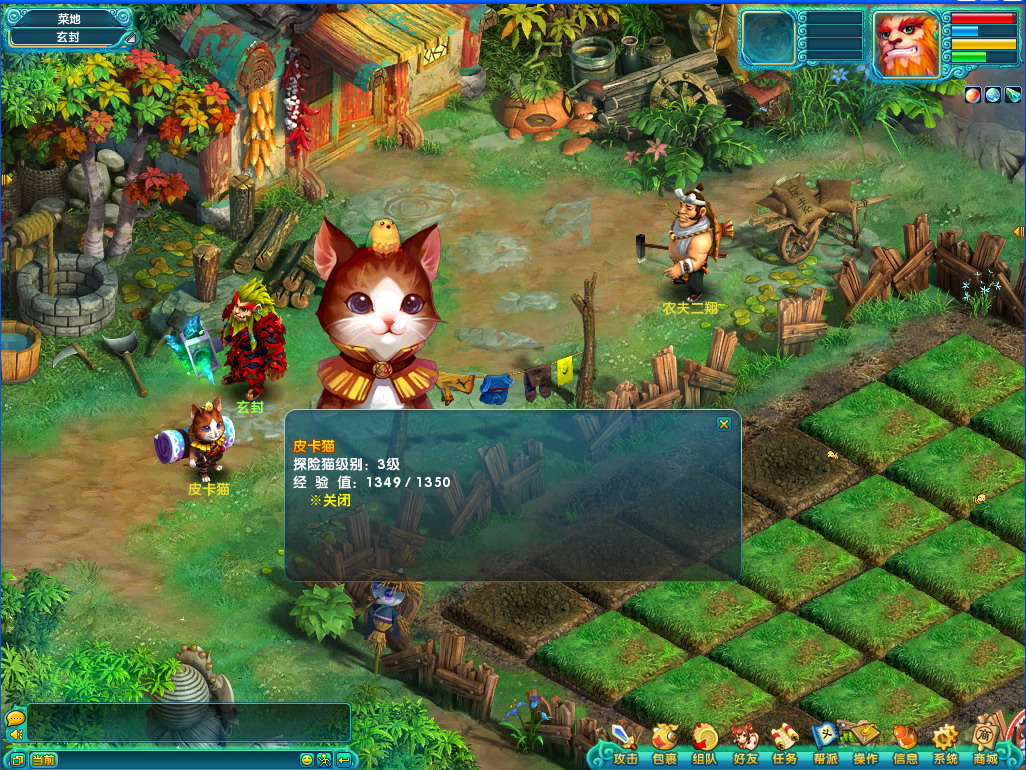Click the red-orange orb buff icon

pyautogui.click(x=972, y=94)
